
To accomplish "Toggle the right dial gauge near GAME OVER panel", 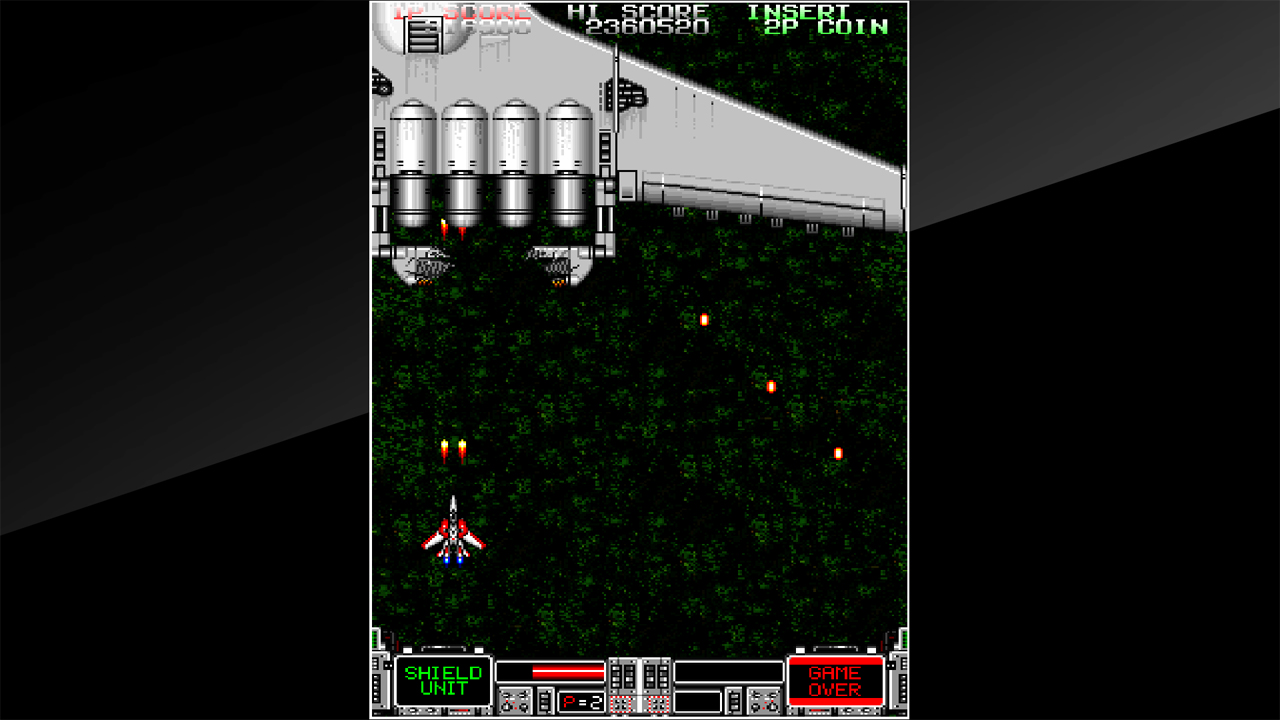I will [762, 698].
